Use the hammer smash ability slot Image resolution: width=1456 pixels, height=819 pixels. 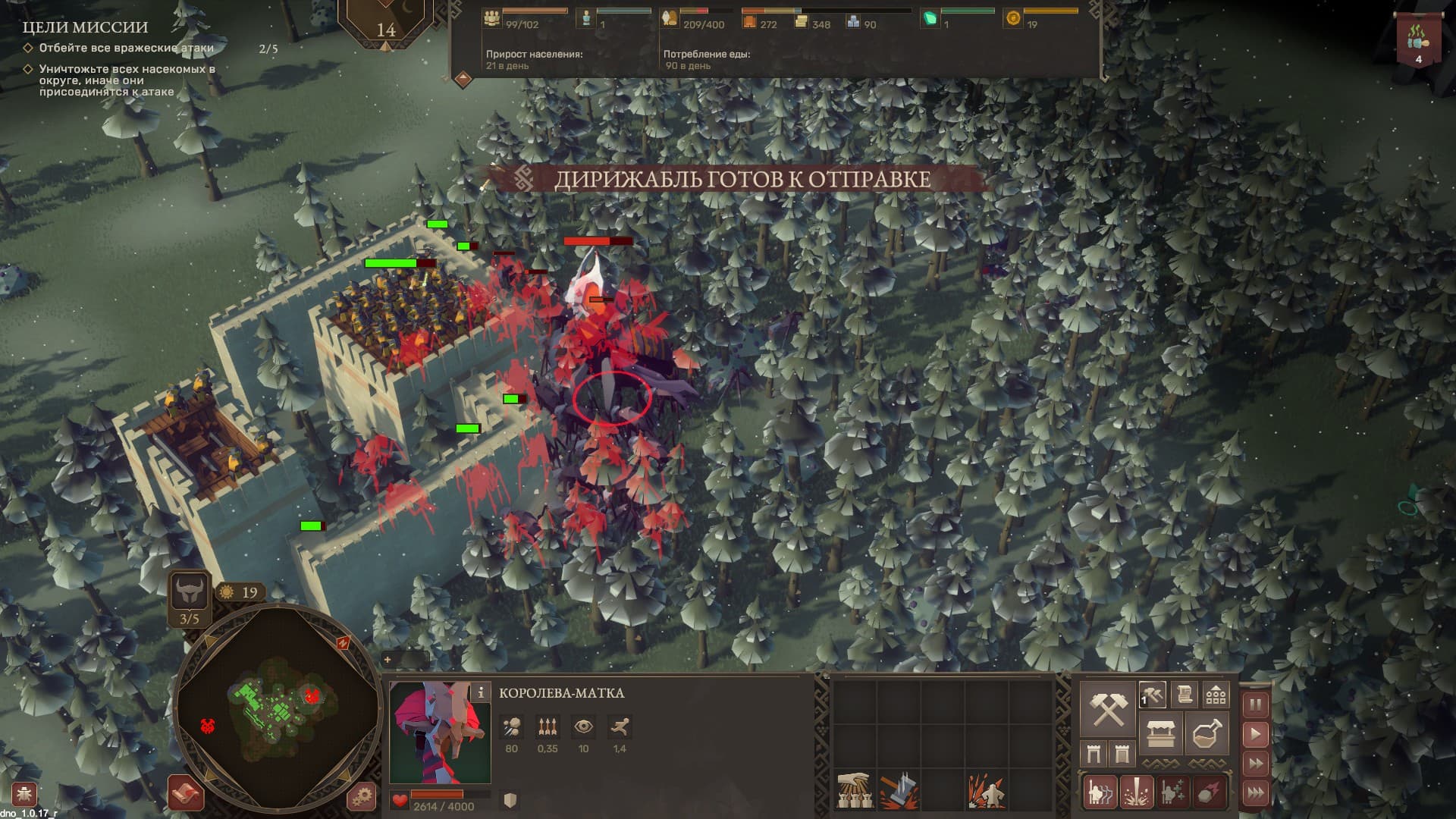899,791
